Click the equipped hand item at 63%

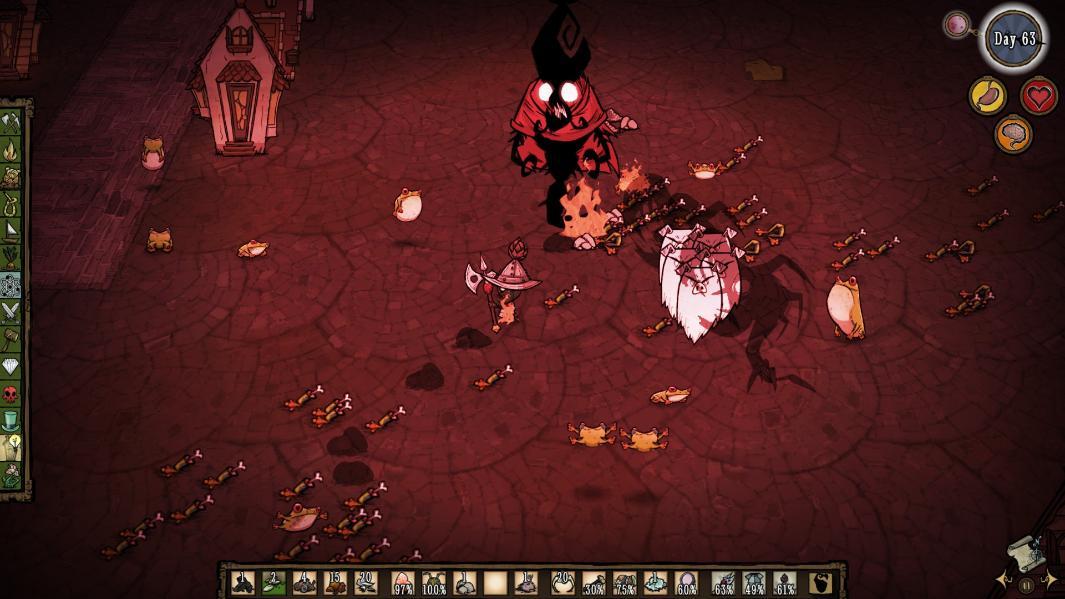pos(723,582)
